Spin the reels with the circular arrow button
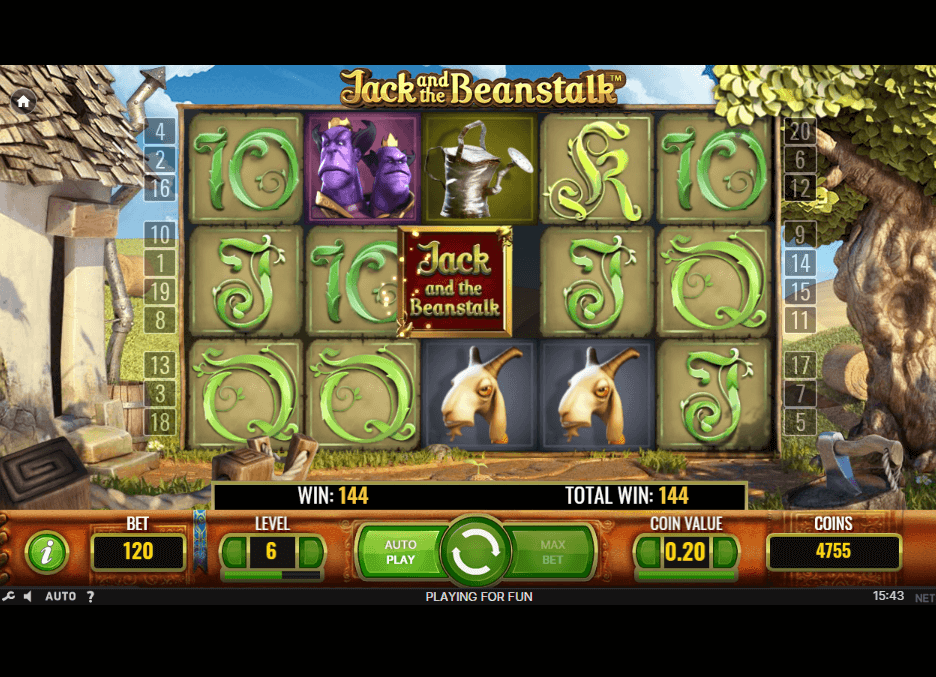The height and width of the screenshot is (677, 936). 477,552
